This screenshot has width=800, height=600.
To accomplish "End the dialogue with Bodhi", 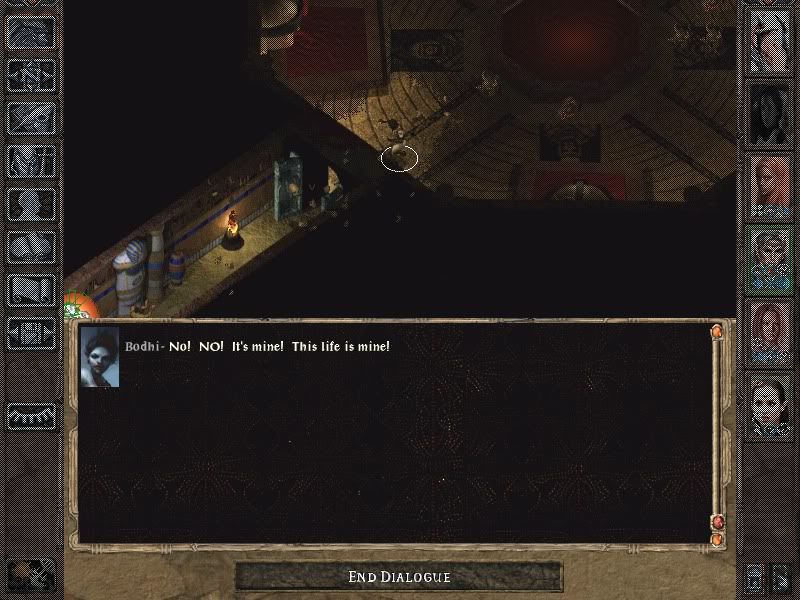I will 399,577.
